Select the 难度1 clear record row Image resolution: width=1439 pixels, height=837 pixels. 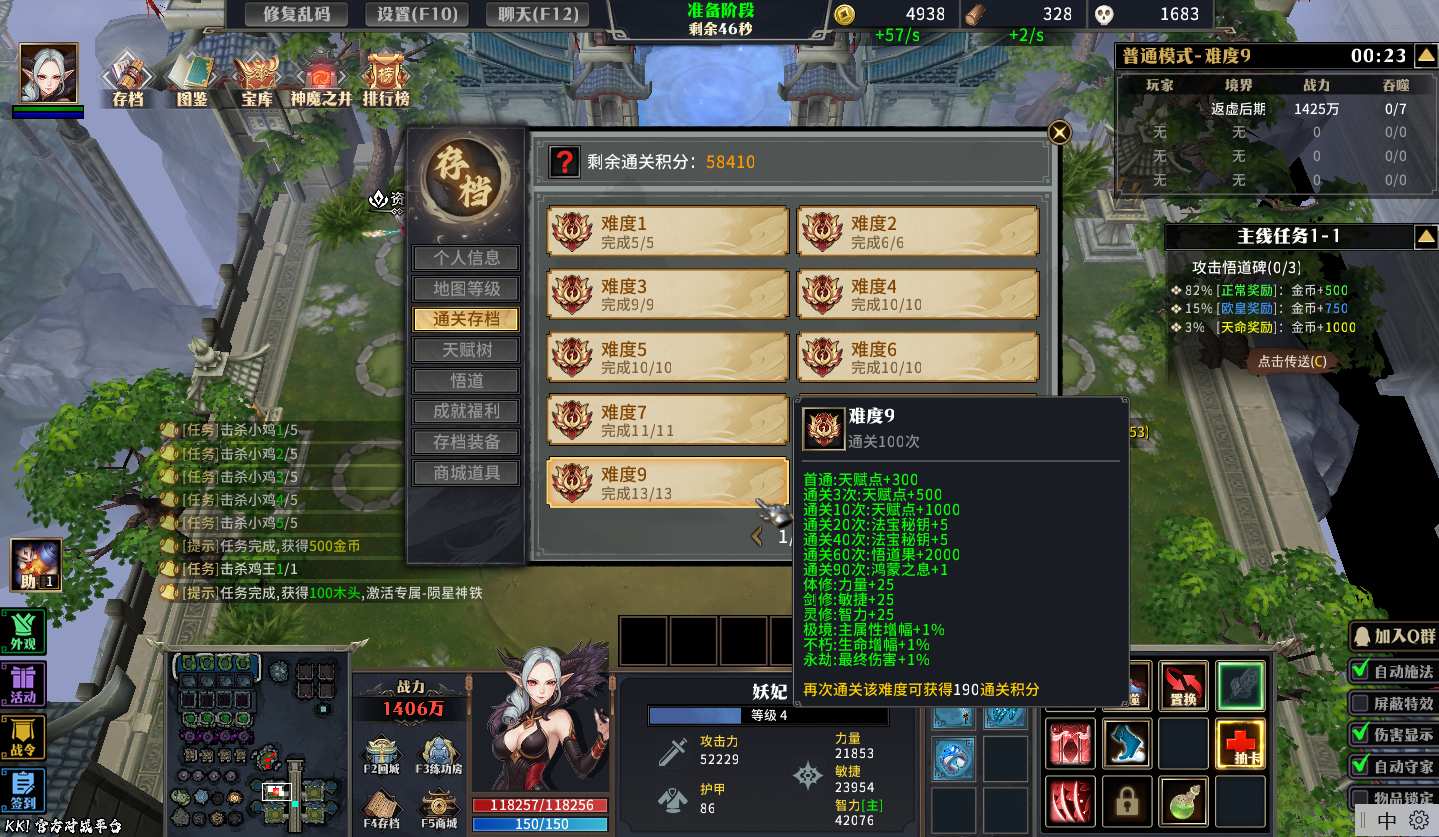click(667, 232)
